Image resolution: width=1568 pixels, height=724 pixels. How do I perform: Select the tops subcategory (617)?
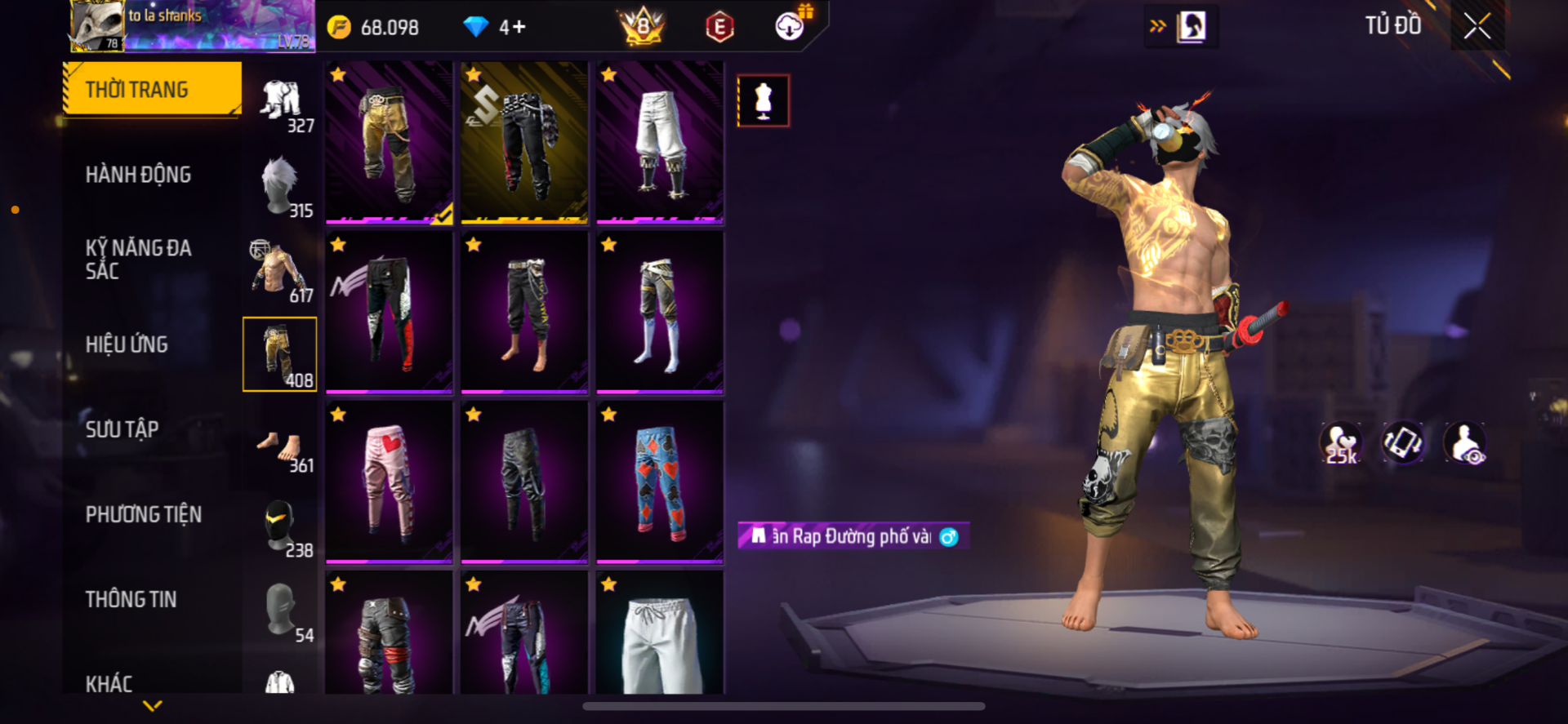tap(281, 273)
